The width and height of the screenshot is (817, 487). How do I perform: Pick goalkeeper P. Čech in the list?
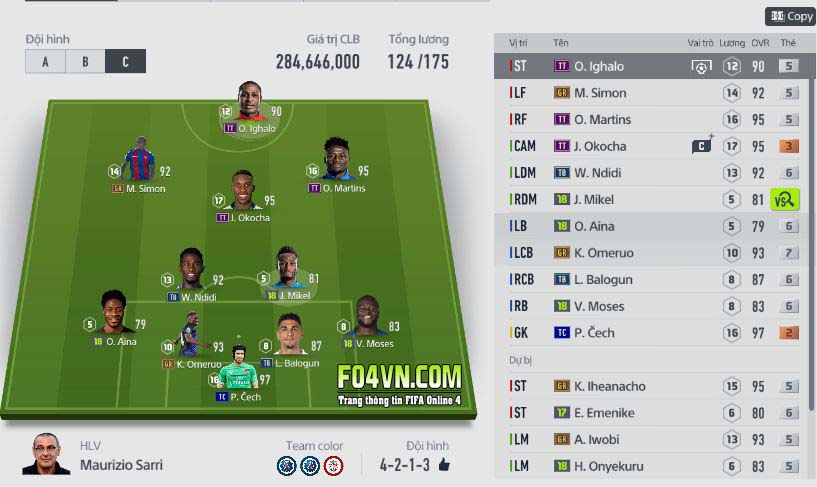click(x=600, y=332)
